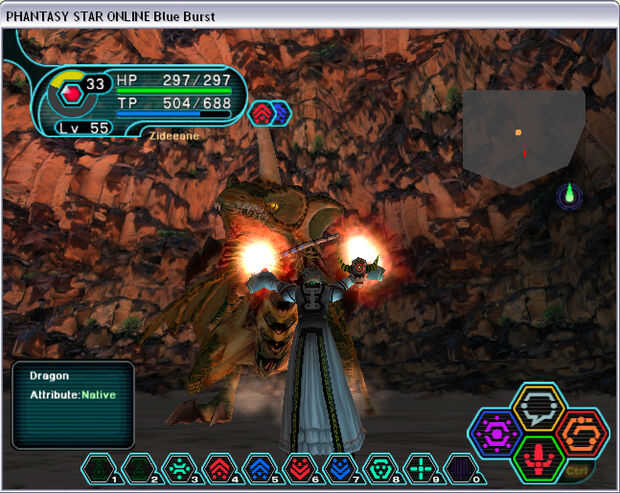Select the dark purple item in slot 0
This screenshot has height=493, width=620.
(461, 468)
